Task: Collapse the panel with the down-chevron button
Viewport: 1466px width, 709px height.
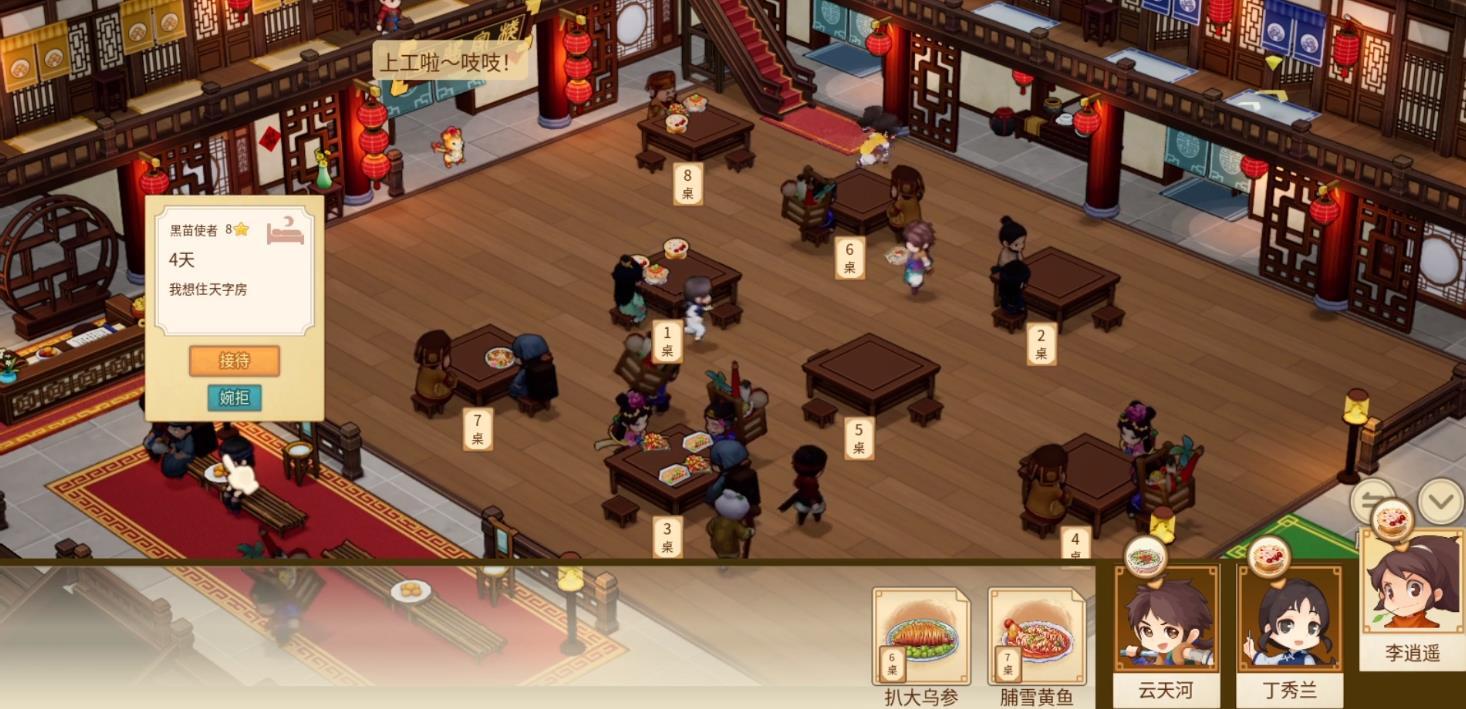Action: (1441, 501)
